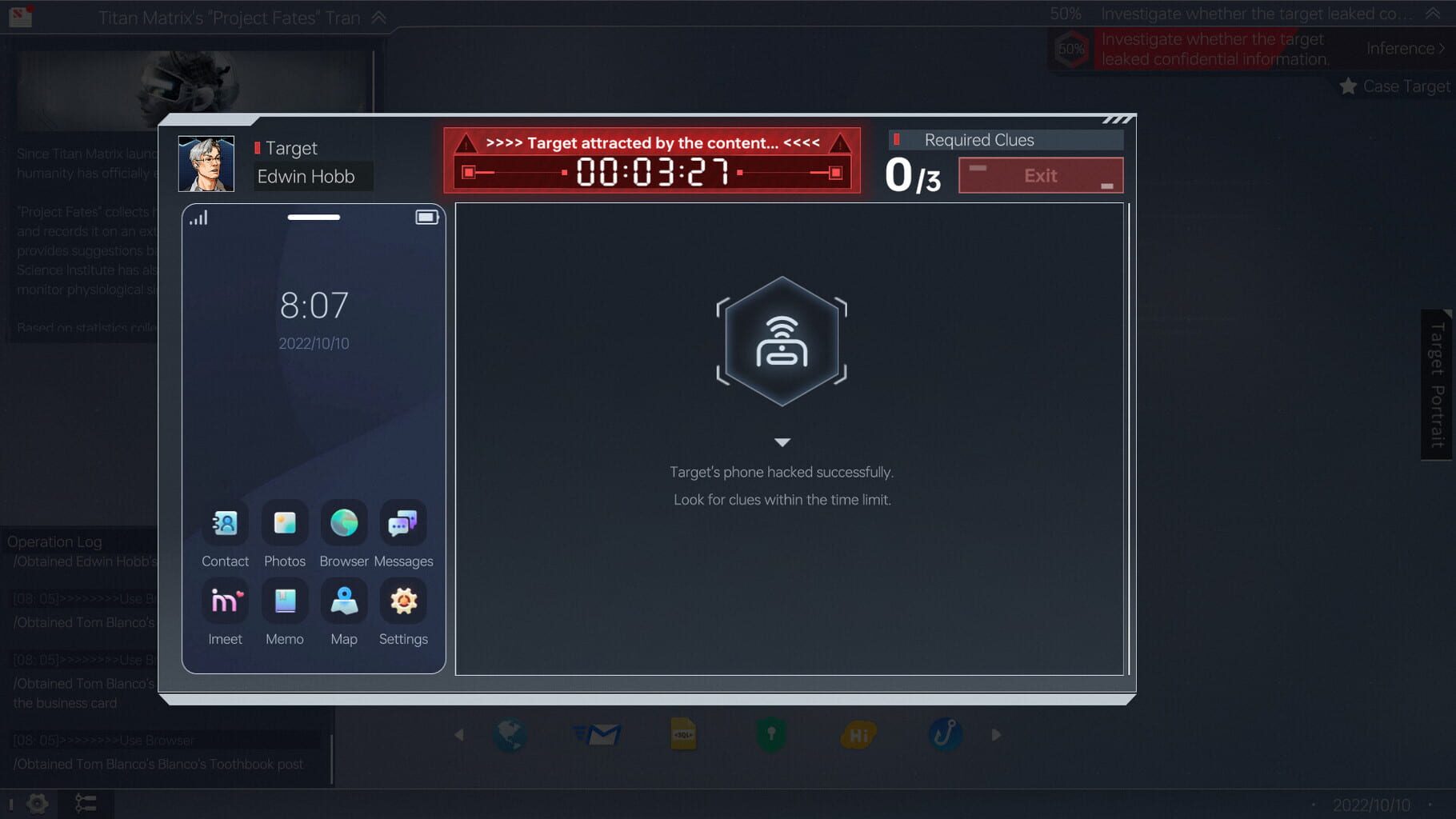This screenshot has width=1456, height=819.
Task: View the Map app
Action: click(343, 602)
